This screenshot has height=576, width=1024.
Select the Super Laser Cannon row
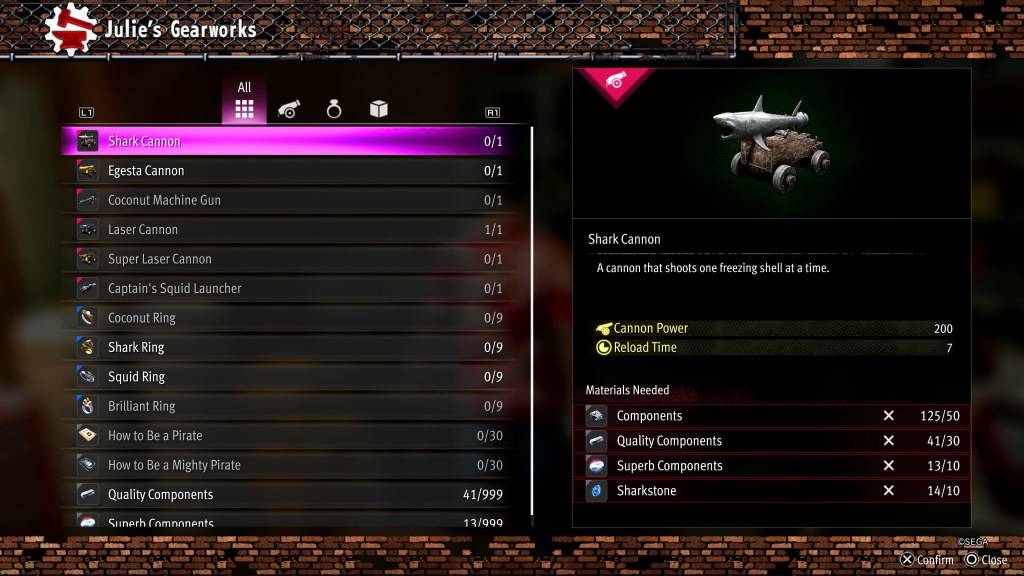click(x=290, y=259)
